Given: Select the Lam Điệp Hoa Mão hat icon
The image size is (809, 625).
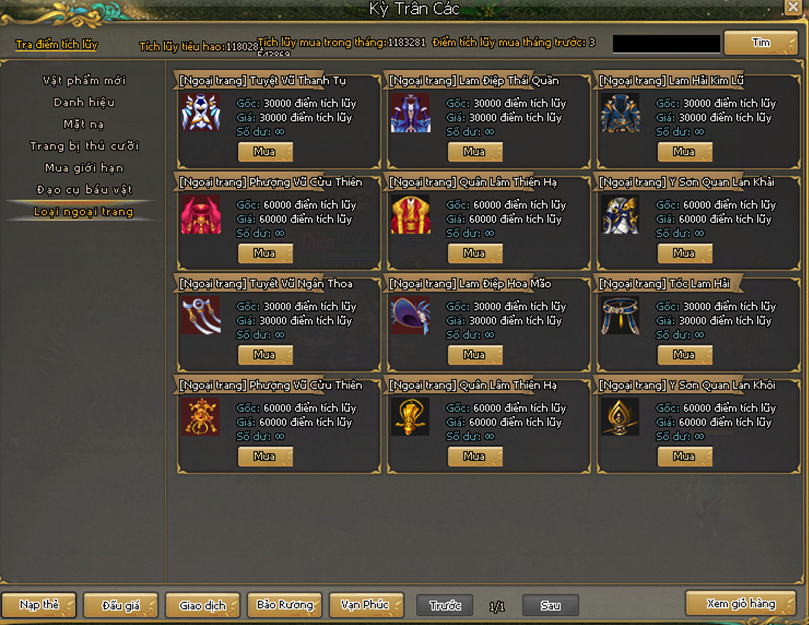Looking at the screenshot, I should pos(410,316).
